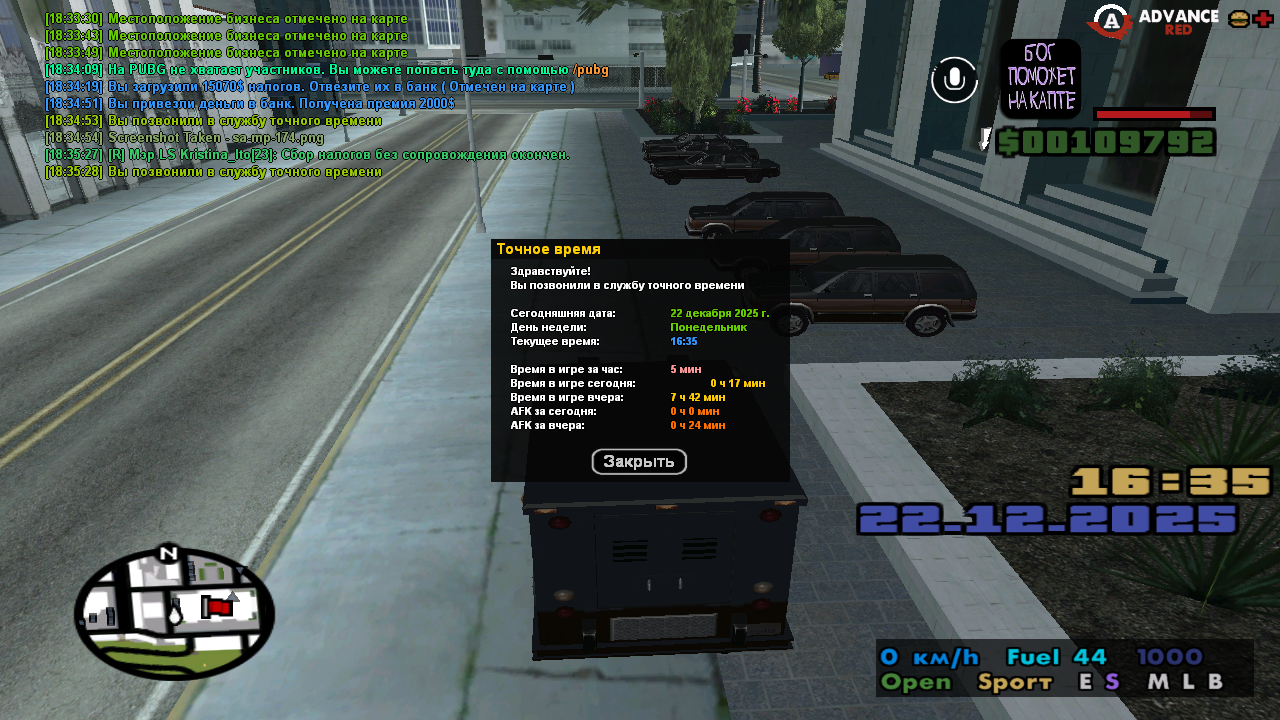Click the Advance Red server logo
This screenshot has width=1280, height=720.
pyautogui.click(x=1156, y=21)
